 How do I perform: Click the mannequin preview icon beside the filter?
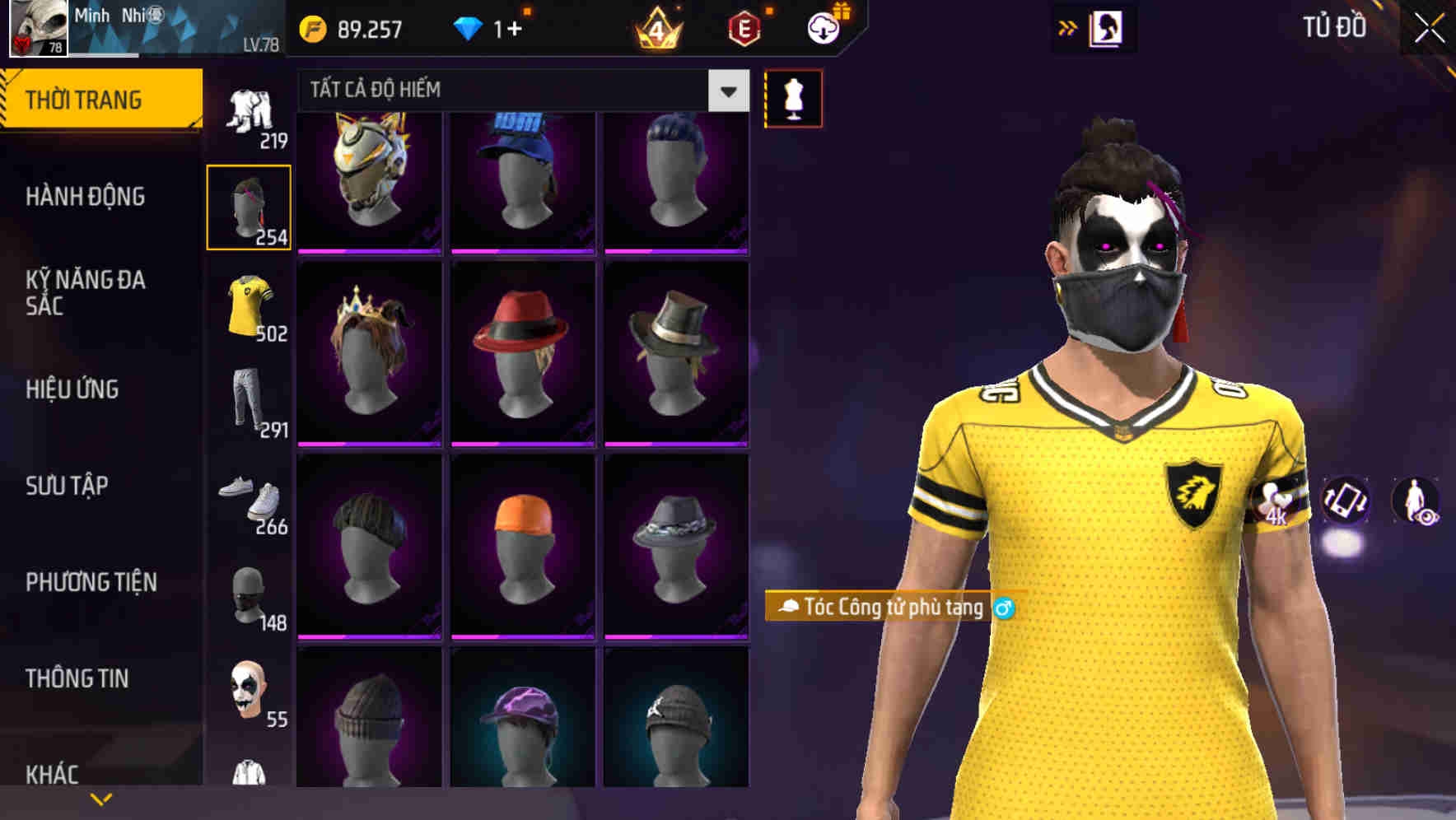point(793,97)
